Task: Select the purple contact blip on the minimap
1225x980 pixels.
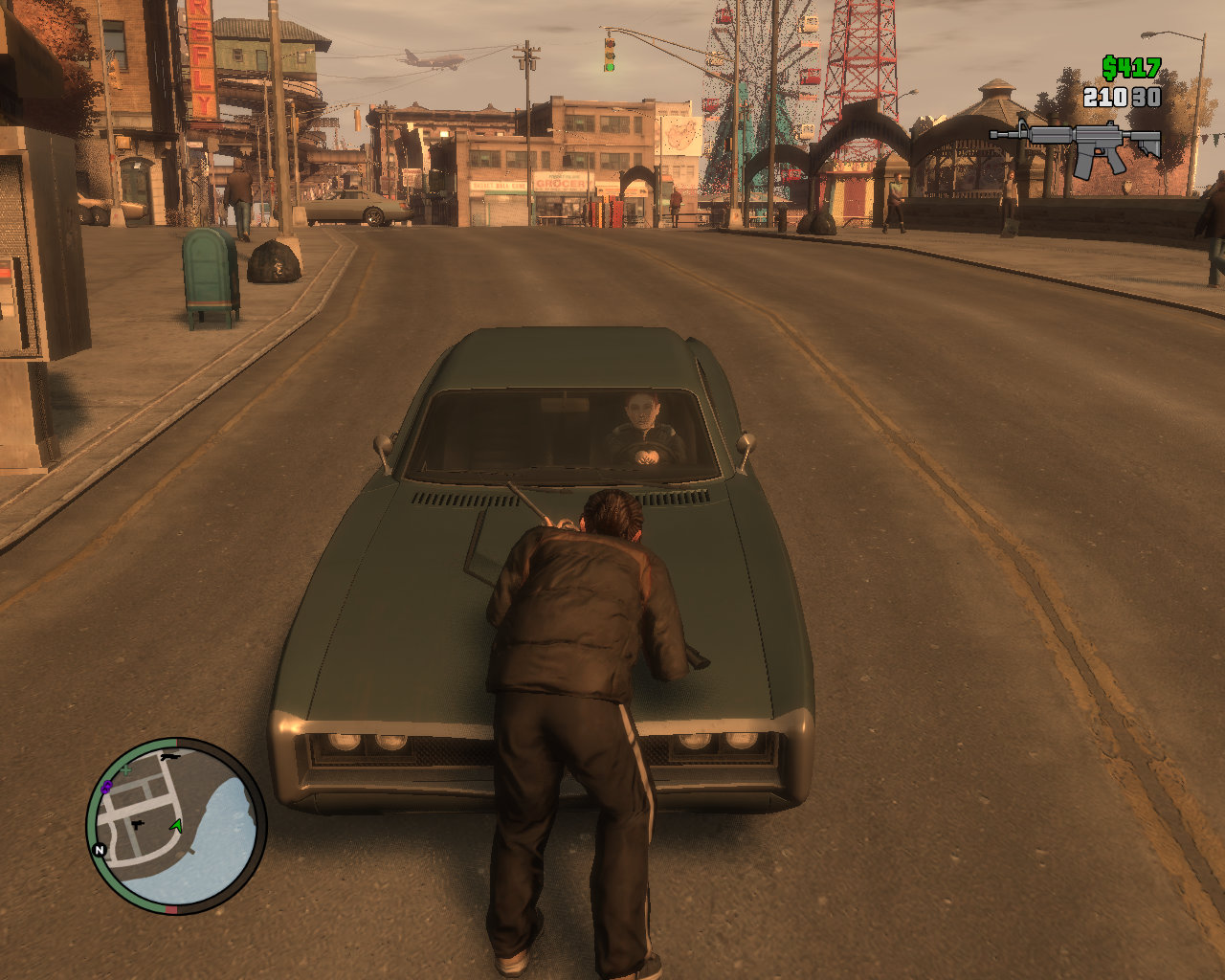Action: [x=106, y=787]
